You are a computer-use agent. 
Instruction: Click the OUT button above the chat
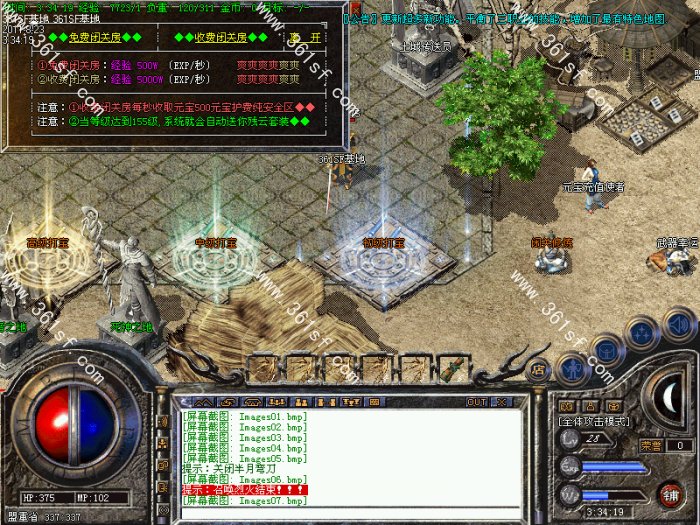tap(477, 402)
